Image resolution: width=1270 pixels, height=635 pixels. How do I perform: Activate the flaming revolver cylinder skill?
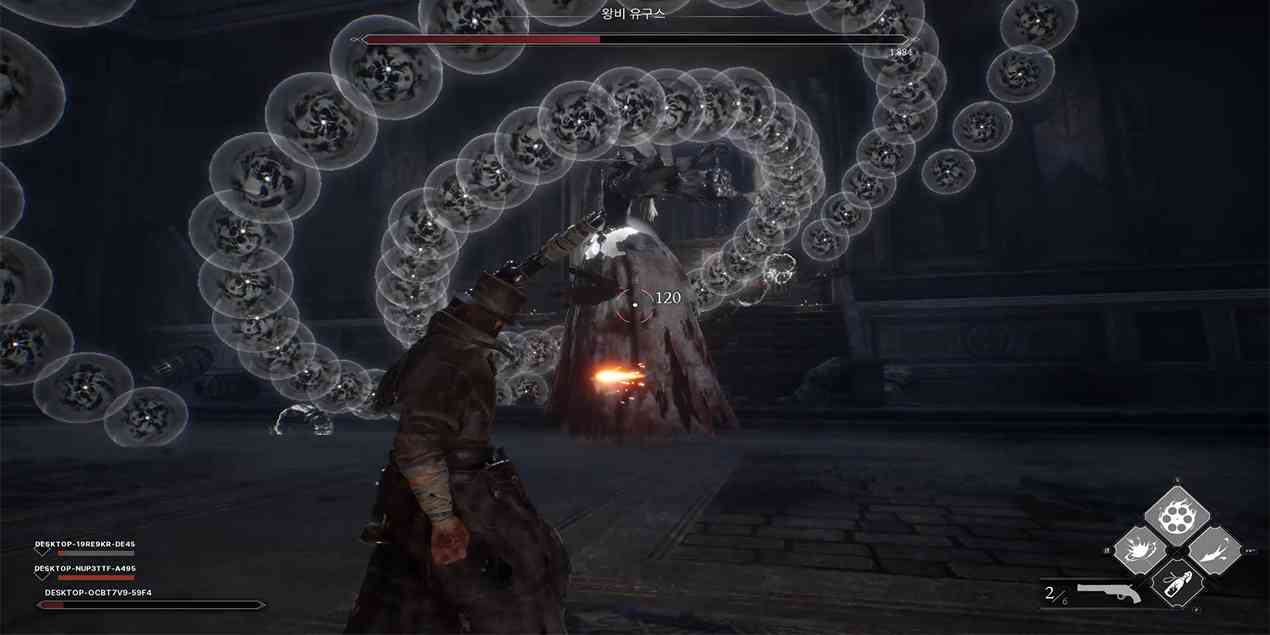tap(1177, 516)
